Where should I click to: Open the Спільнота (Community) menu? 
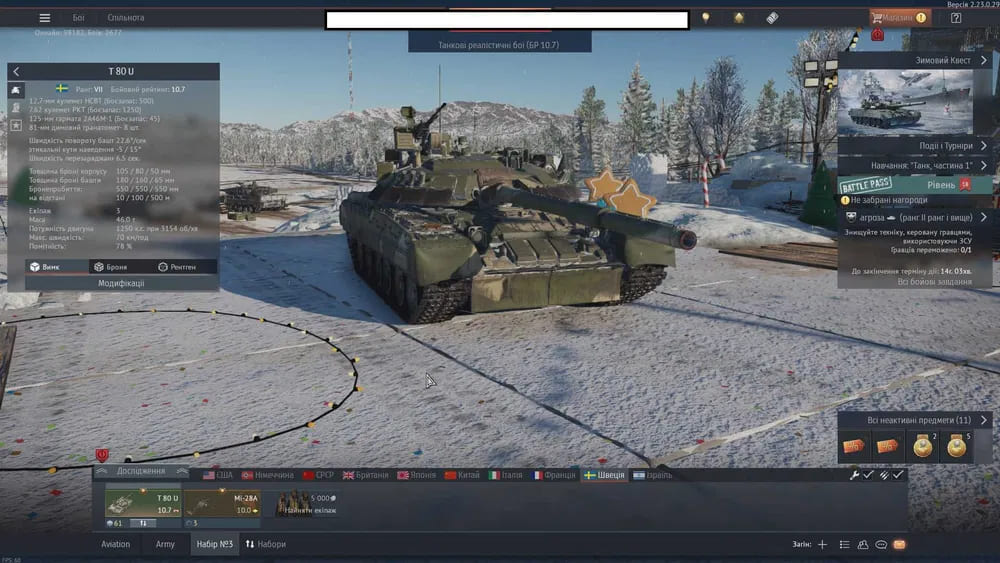click(x=125, y=18)
